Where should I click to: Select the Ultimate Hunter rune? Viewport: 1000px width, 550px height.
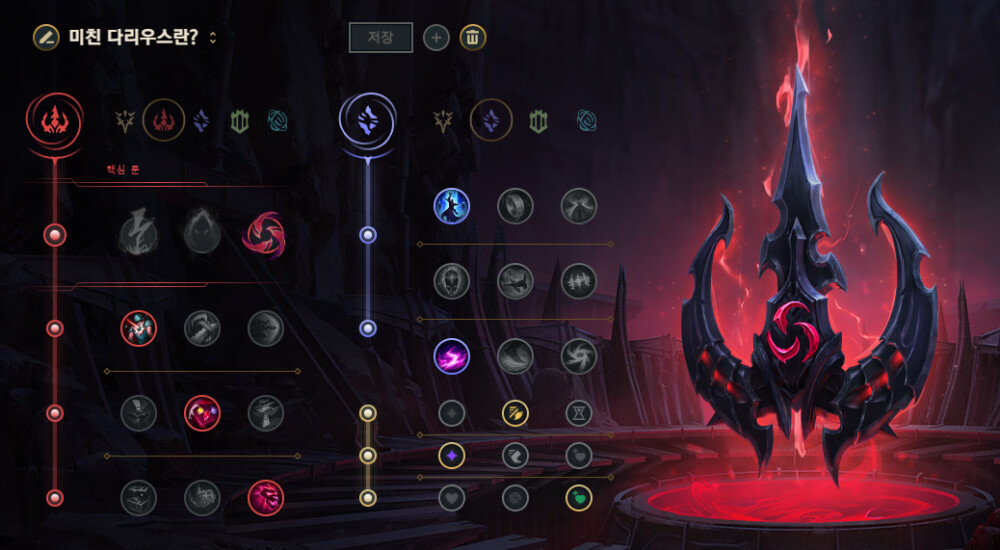click(x=264, y=497)
